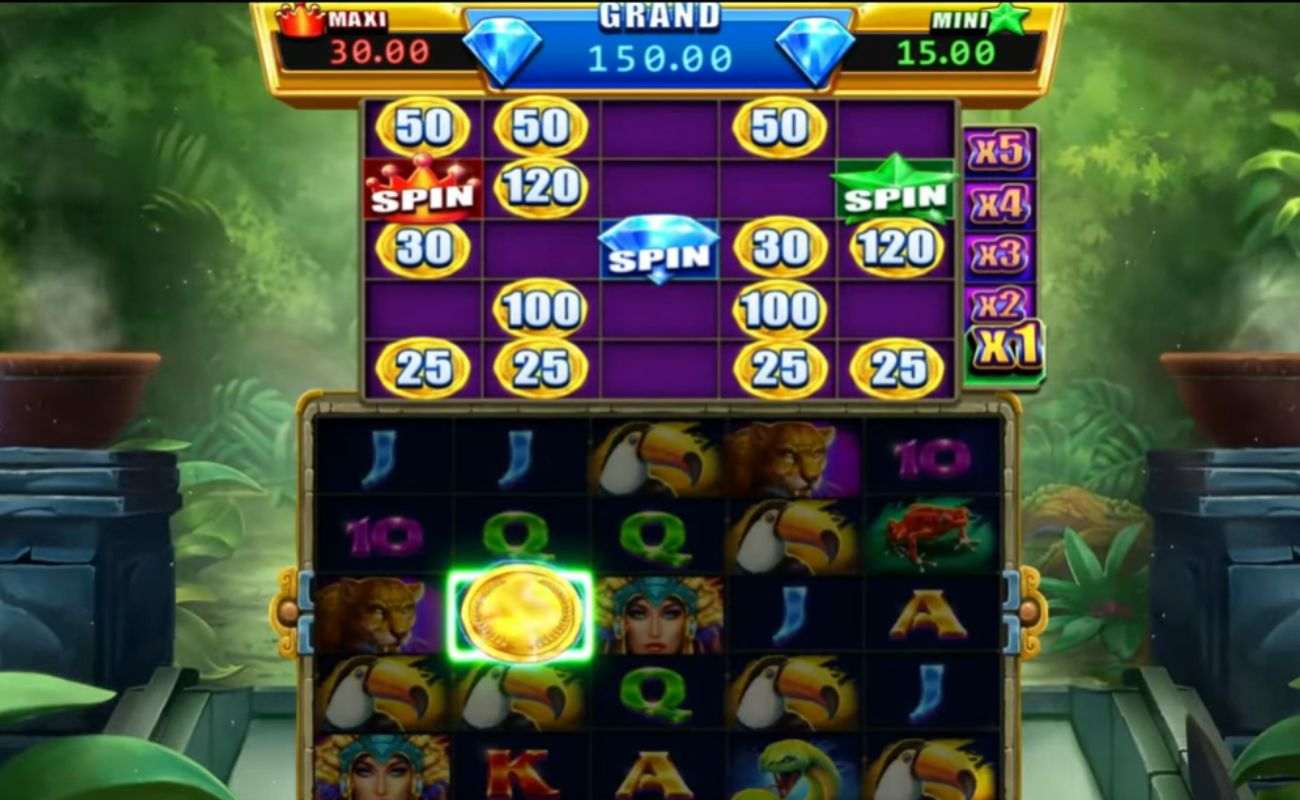
Task: Click the blue diamond SPIN symbol
Action: click(x=660, y=248)
